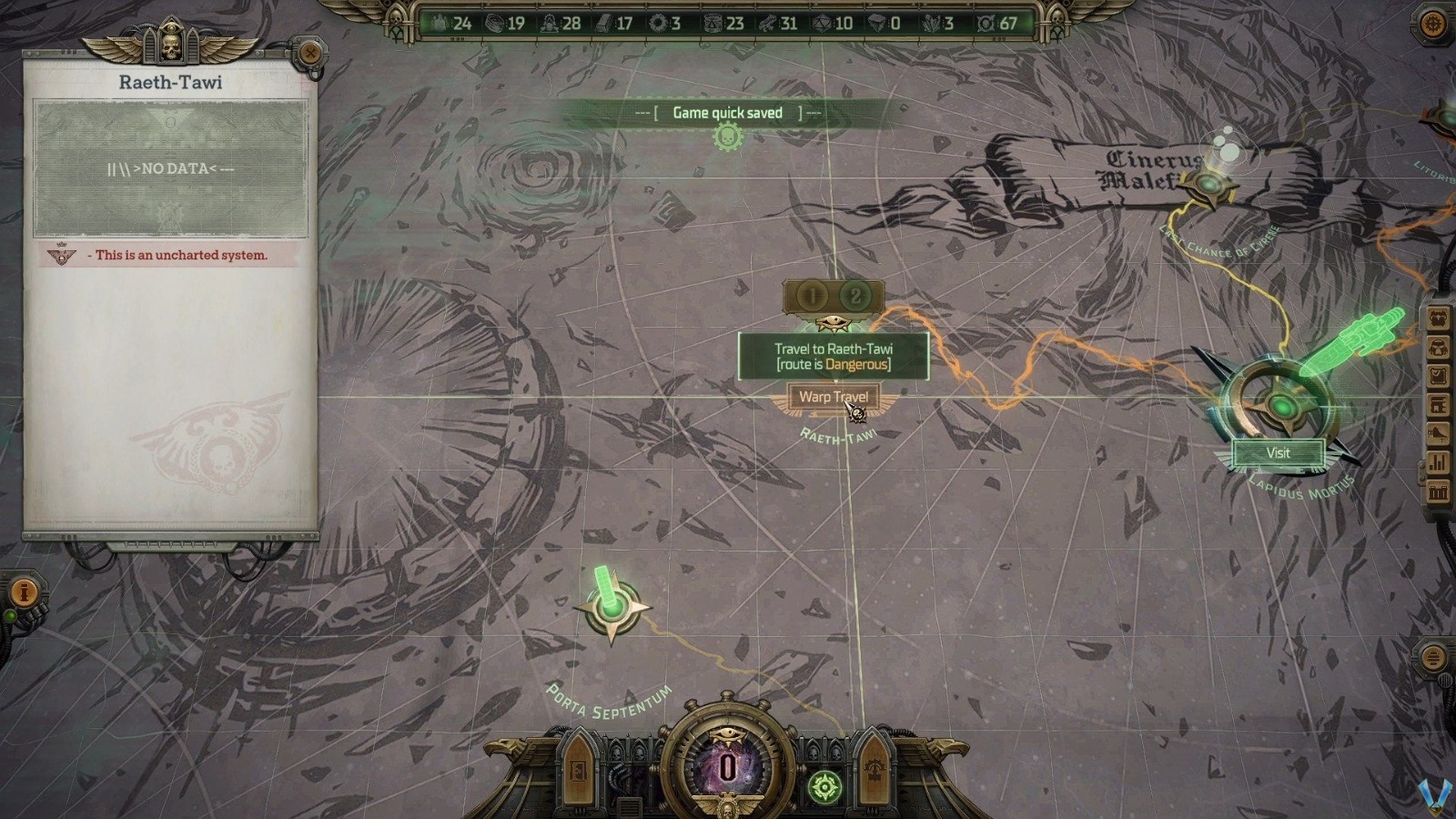Open the cargo crates icon on the sidebar
Viewport: 1456px width, 819px height.
pyautogui.click(x=1440, y=490)
